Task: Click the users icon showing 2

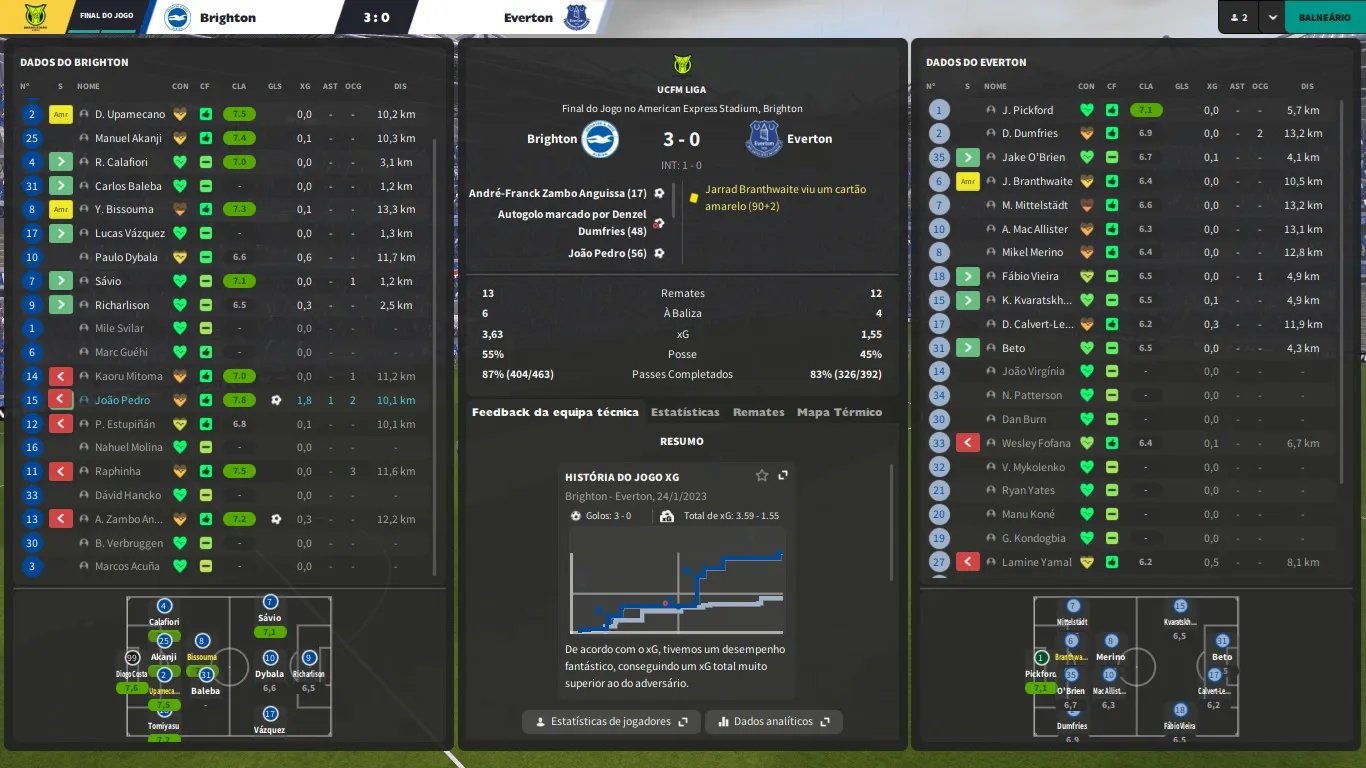Action: [x=1238, y=18]
